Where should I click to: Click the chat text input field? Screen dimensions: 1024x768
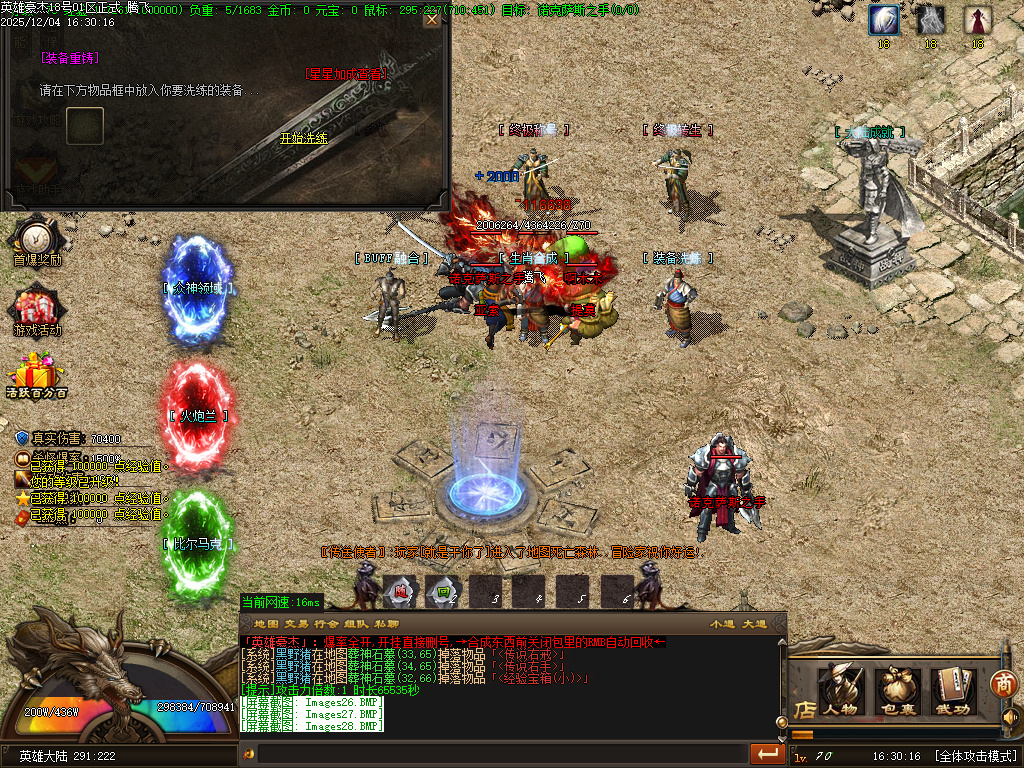(500, 754)
